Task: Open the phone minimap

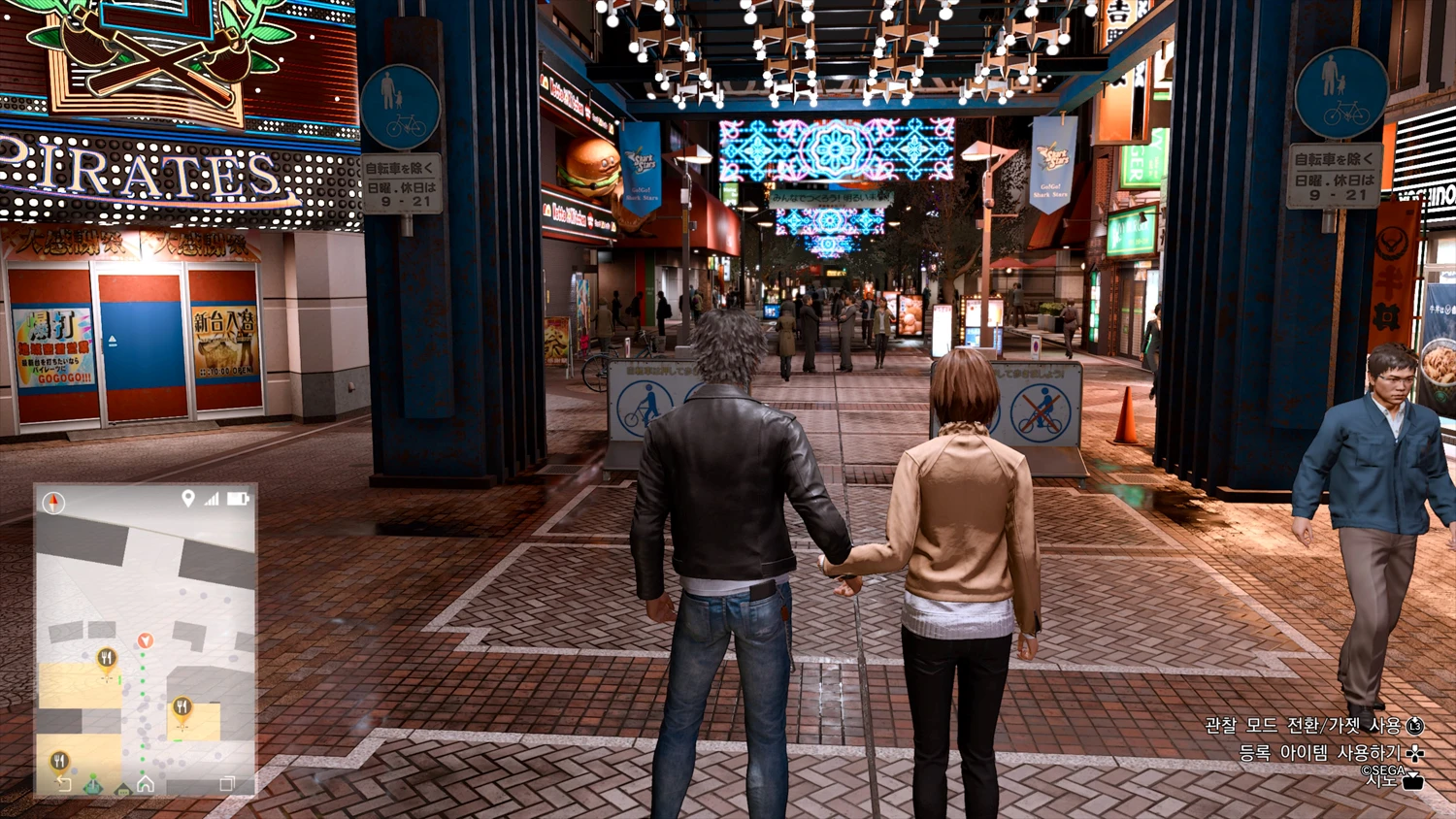Action: pyautogui.click(x=146, y=639)
